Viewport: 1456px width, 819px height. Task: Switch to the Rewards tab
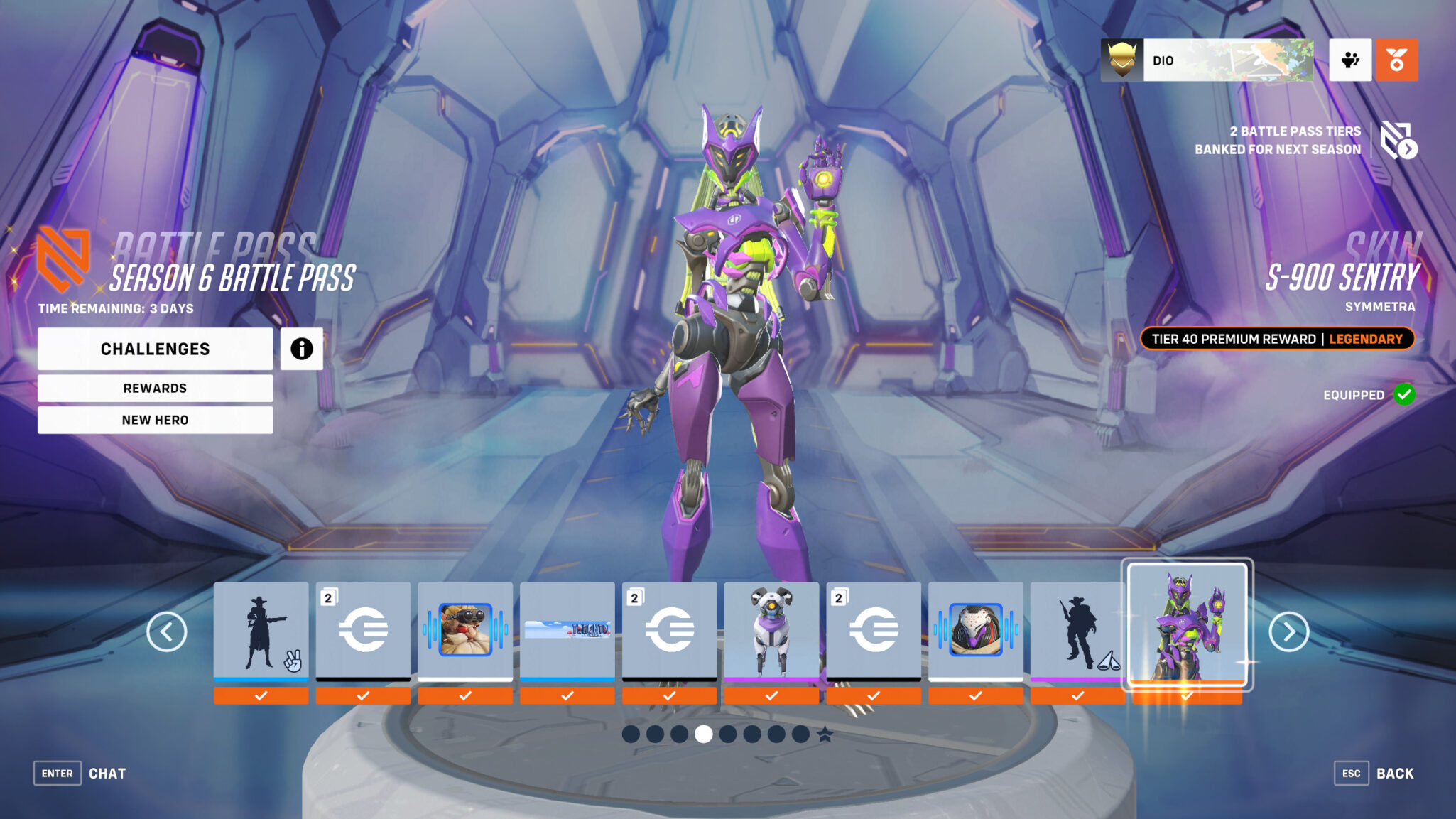155,388
